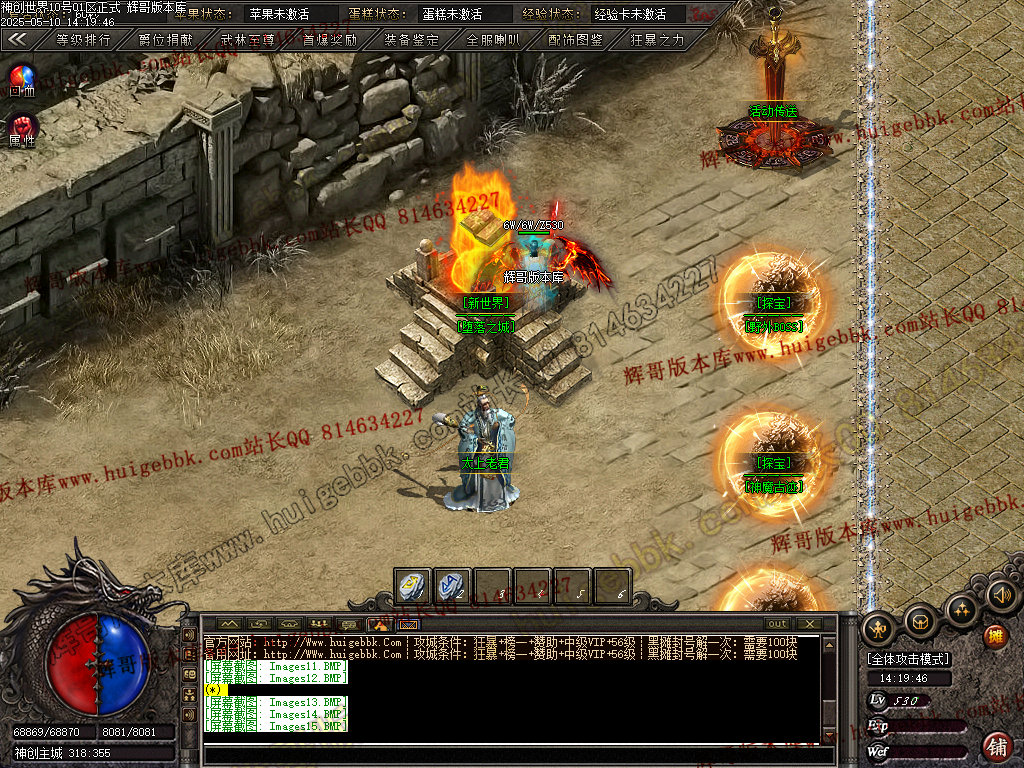This screenshot has height=768, width=1024.
Task: Open the 摊 stall button
Action: [x=995, y=636]
